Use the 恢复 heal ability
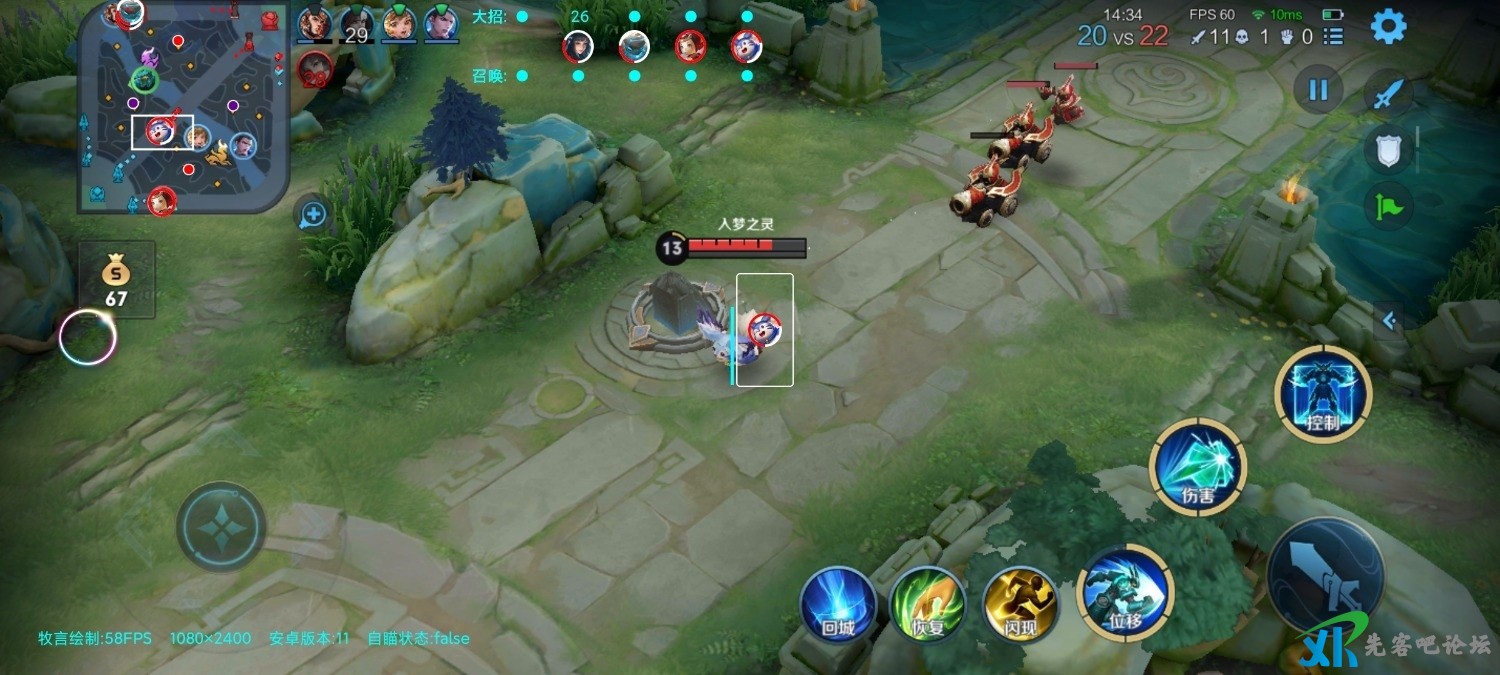Viewport: 1500px width, 675px height. [927, 603]
